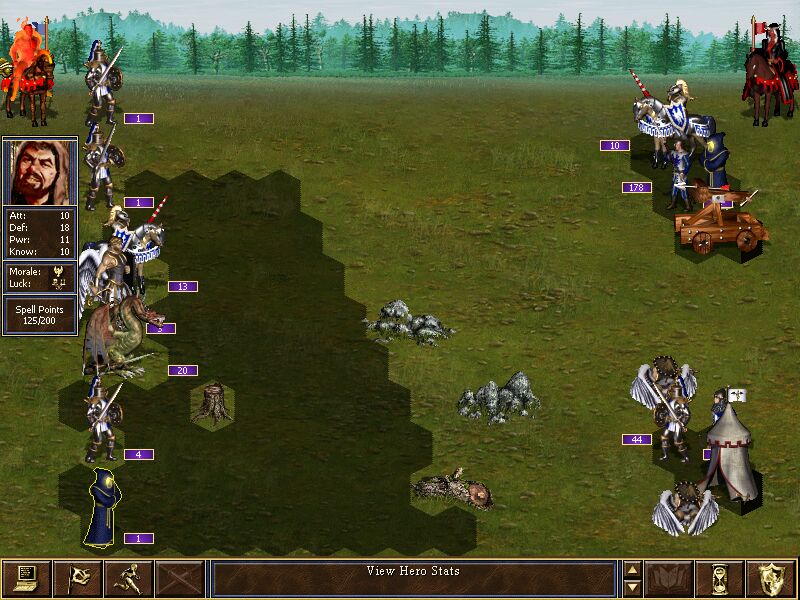Open the spellbook button
Viewport: 800px width, 600px height.
tap(669, 578)
